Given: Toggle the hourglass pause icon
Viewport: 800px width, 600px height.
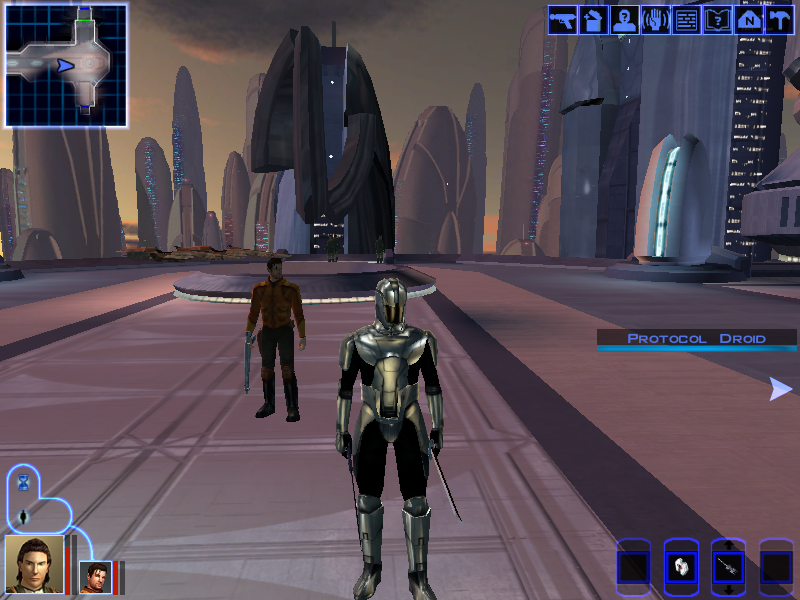Looking at the screenshot, I should point(24,484).
